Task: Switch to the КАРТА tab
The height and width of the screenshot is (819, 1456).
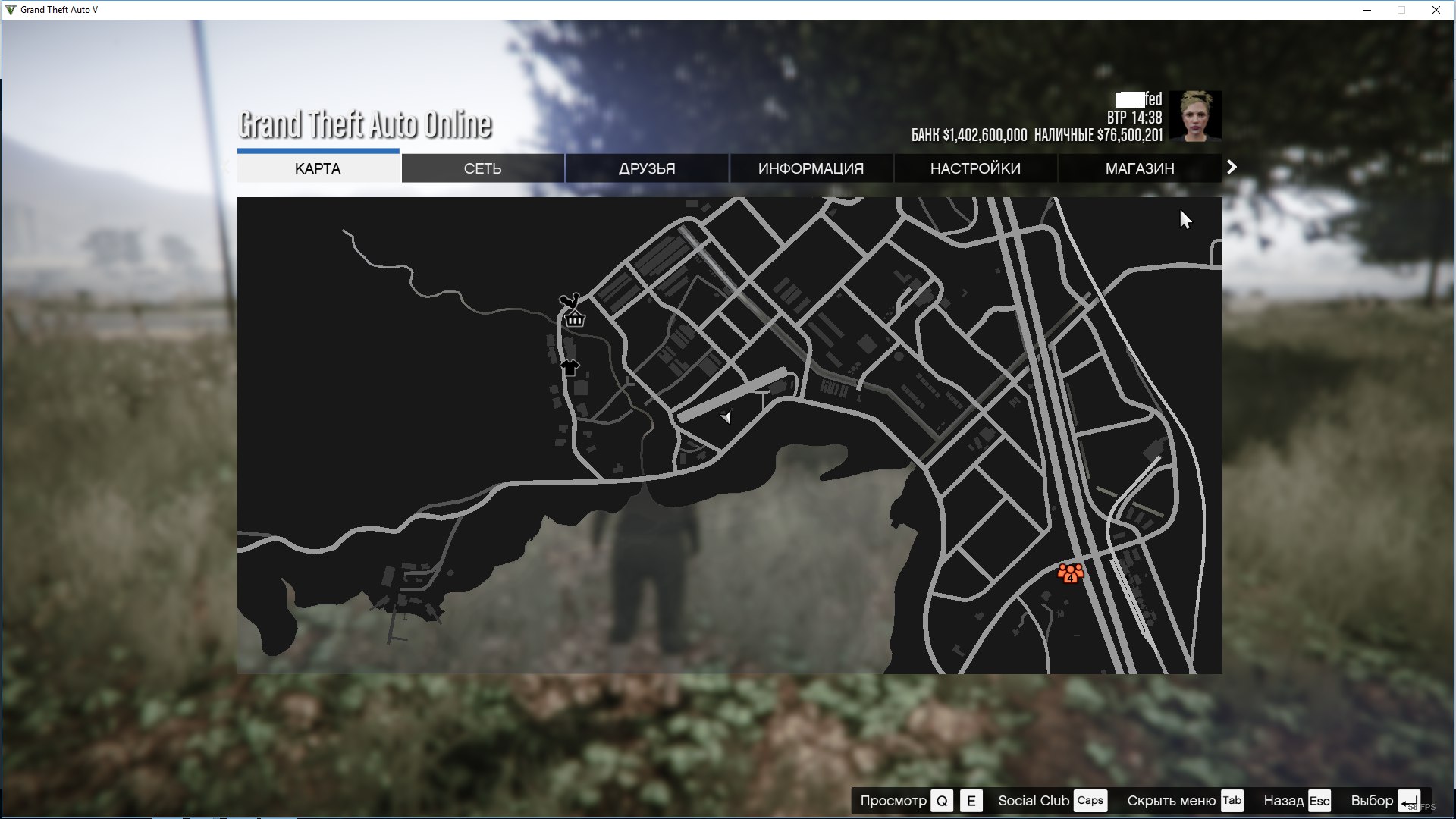Action: (318, 168)
